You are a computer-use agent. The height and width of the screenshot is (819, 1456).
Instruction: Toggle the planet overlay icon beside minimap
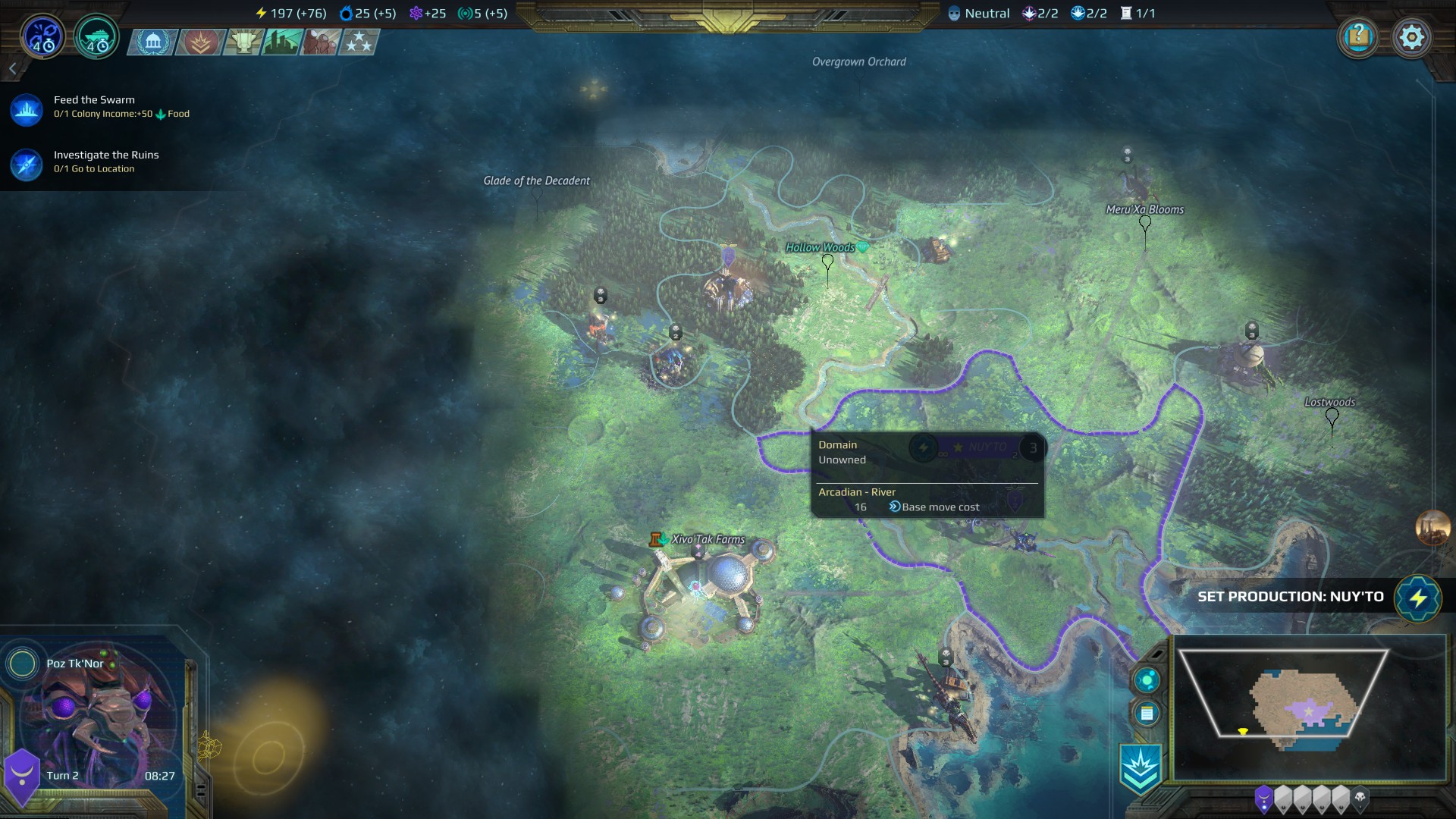(1147, 680)
